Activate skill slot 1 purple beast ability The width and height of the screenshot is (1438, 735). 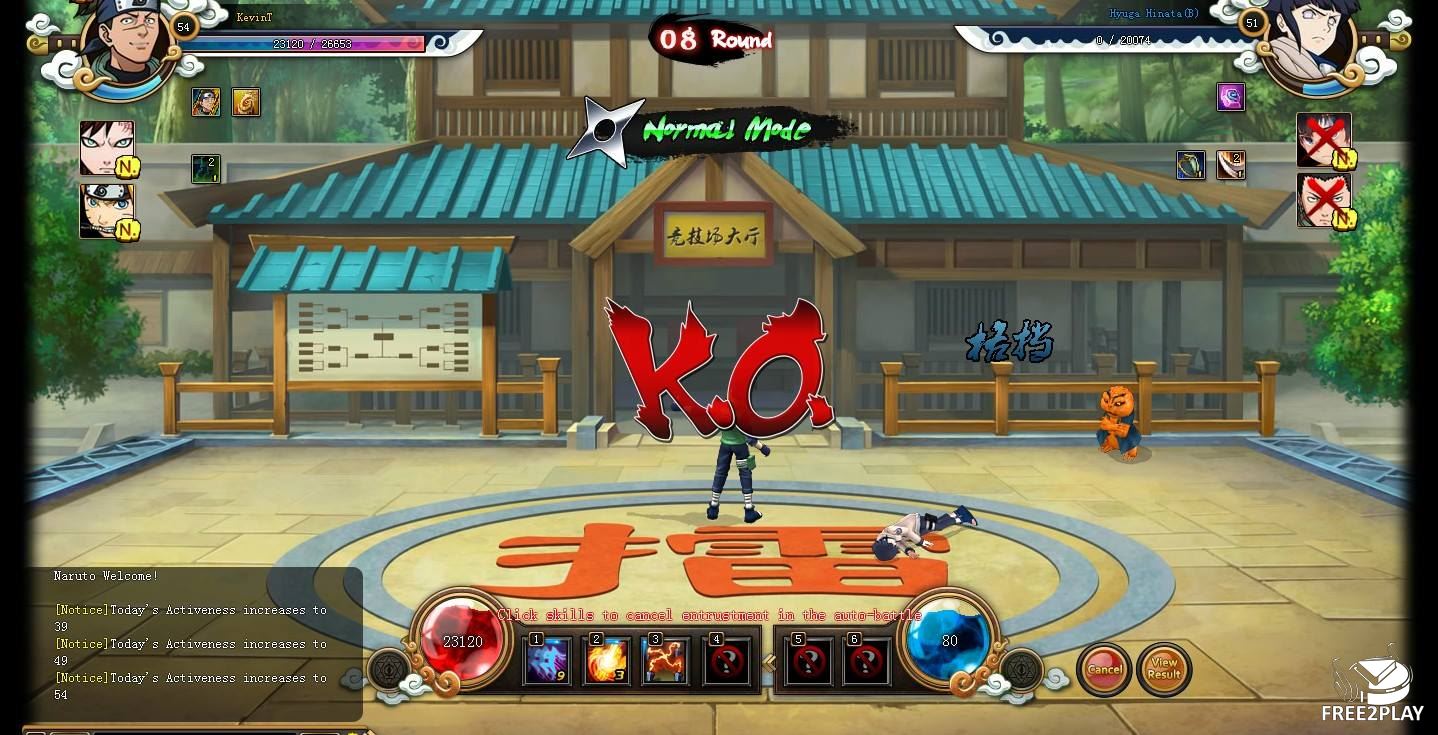coord(548,661)
